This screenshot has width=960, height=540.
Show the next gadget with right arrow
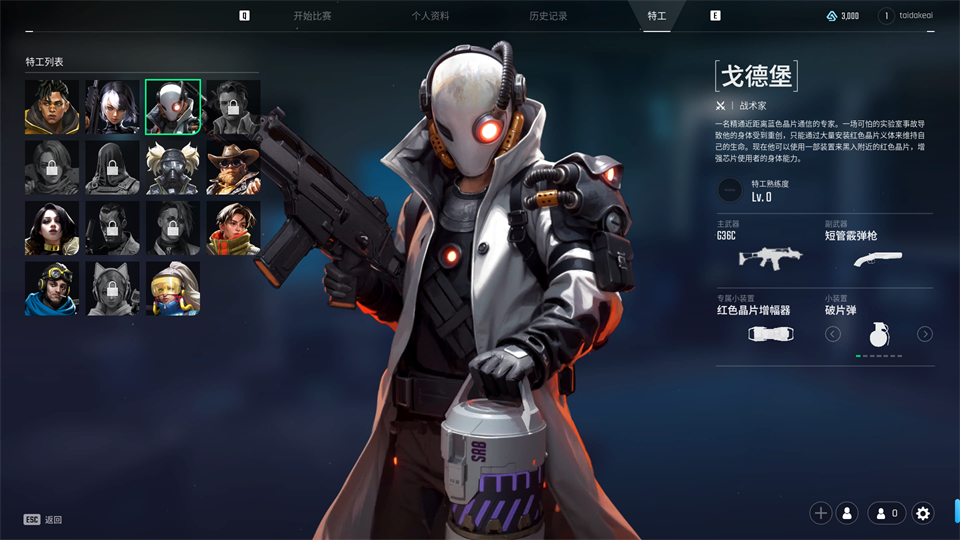click(x=925, y=334)
